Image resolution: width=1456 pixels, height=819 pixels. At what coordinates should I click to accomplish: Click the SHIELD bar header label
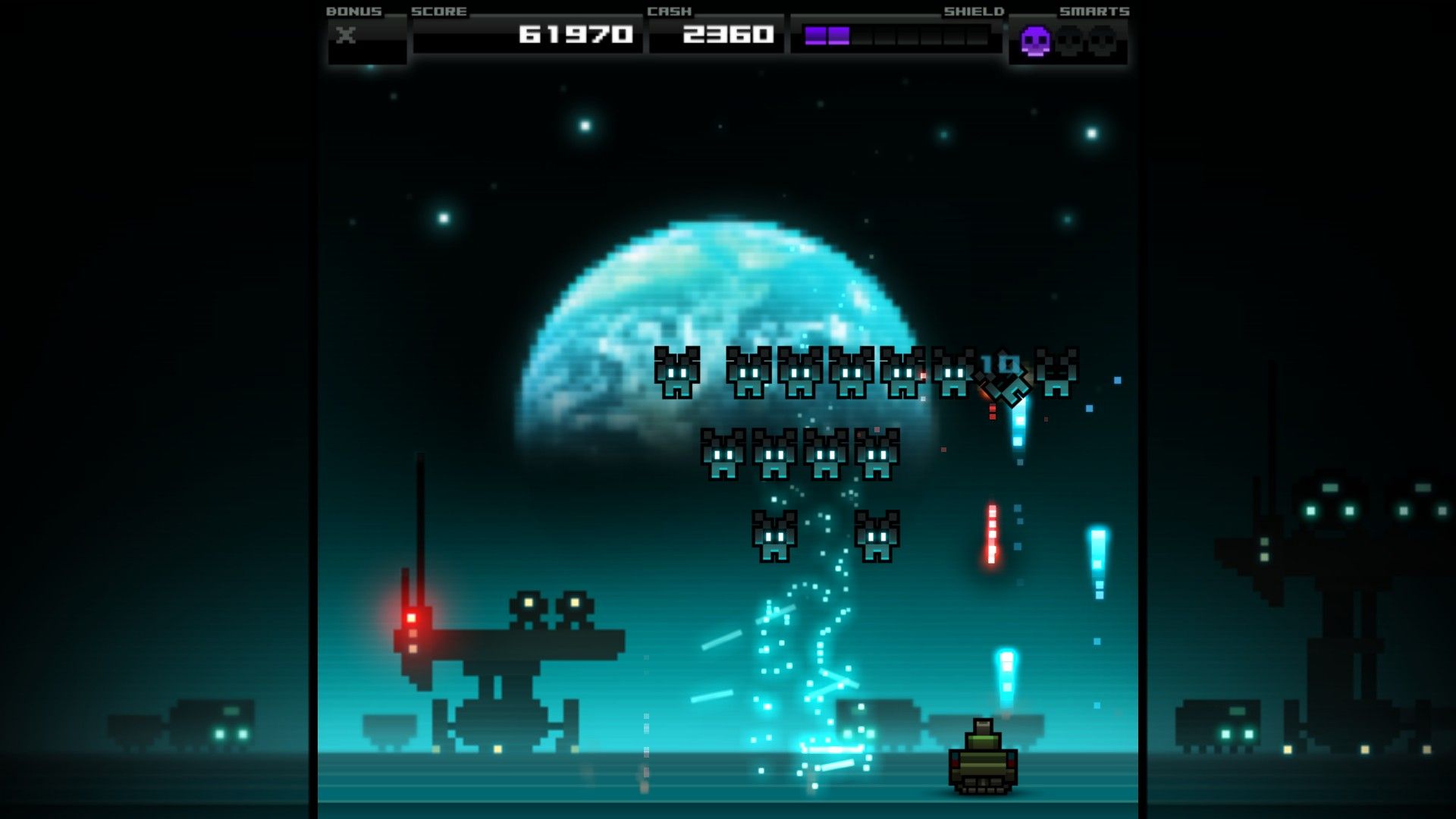coord(973,11)
